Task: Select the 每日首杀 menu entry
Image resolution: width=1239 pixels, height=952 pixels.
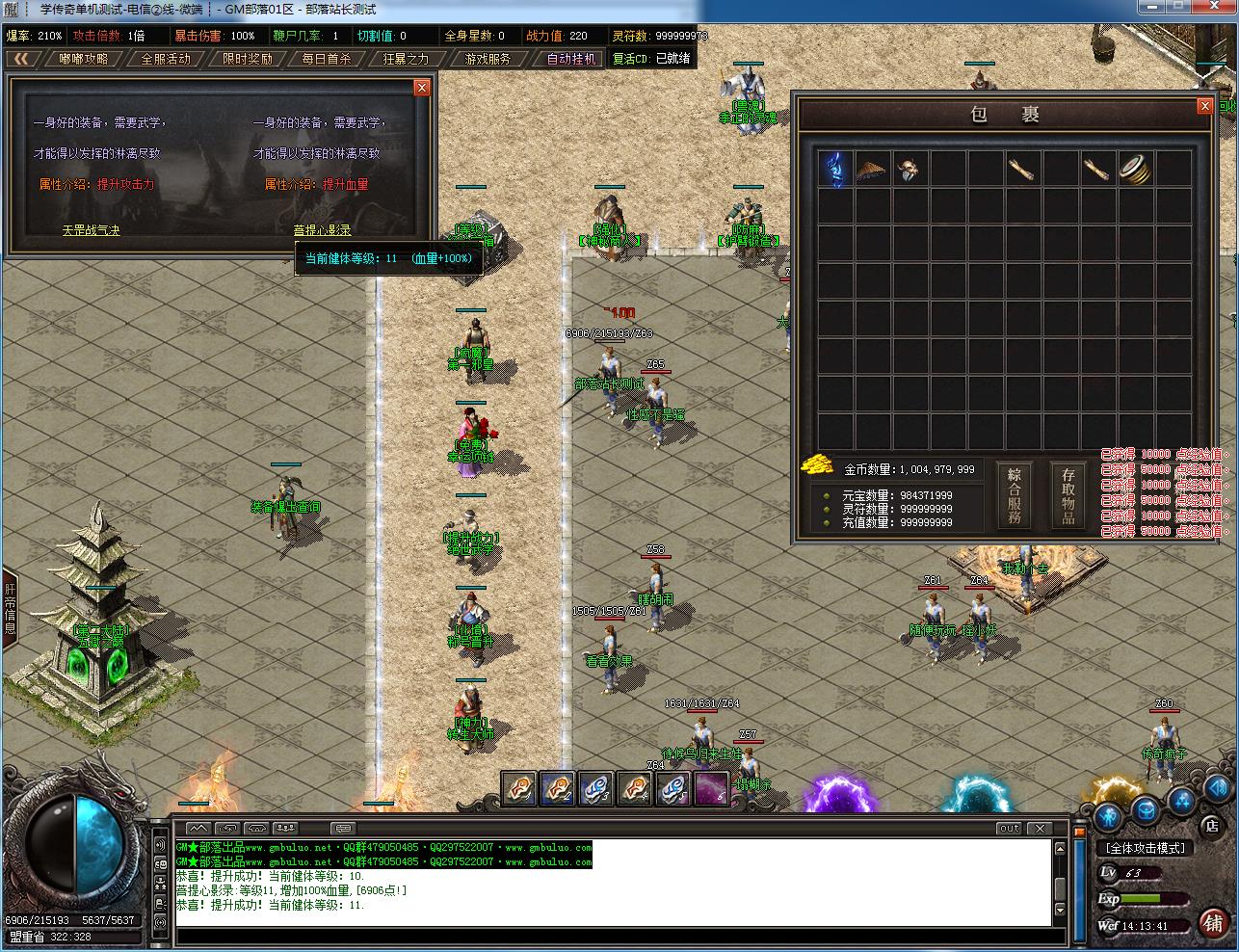Action: (x=326, y=59)
